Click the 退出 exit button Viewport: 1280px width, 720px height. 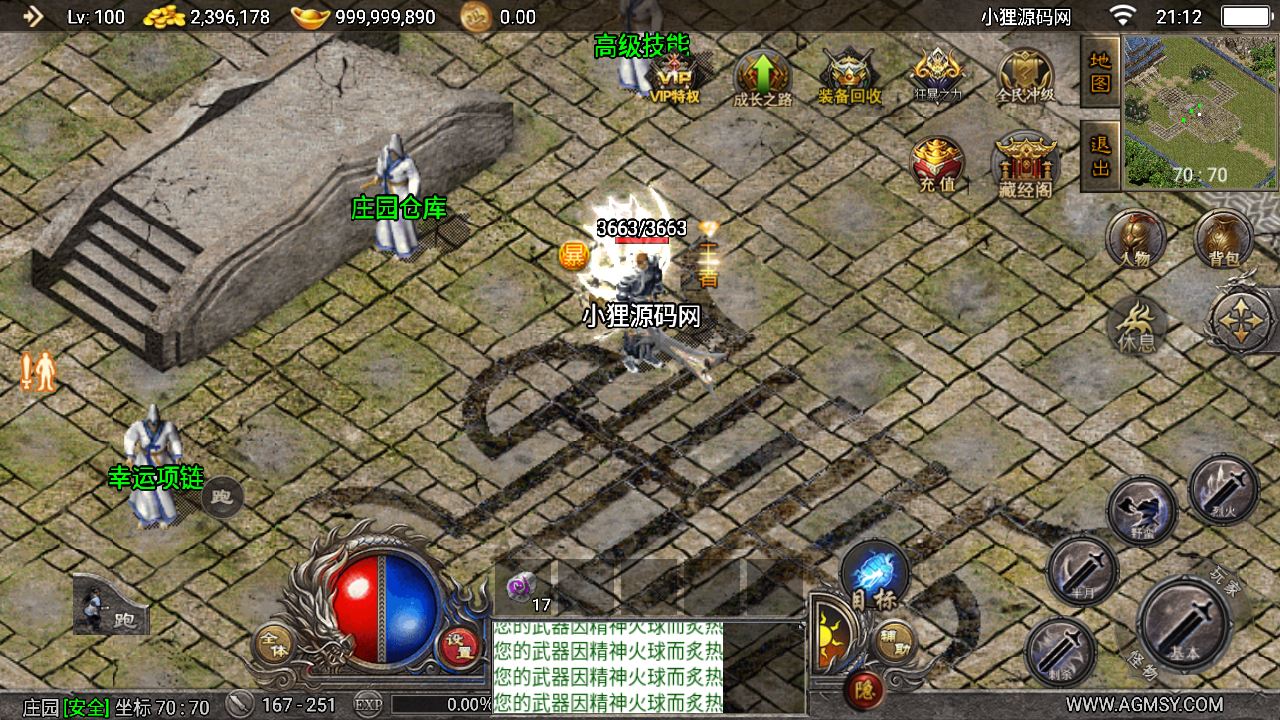[1100, 157]
